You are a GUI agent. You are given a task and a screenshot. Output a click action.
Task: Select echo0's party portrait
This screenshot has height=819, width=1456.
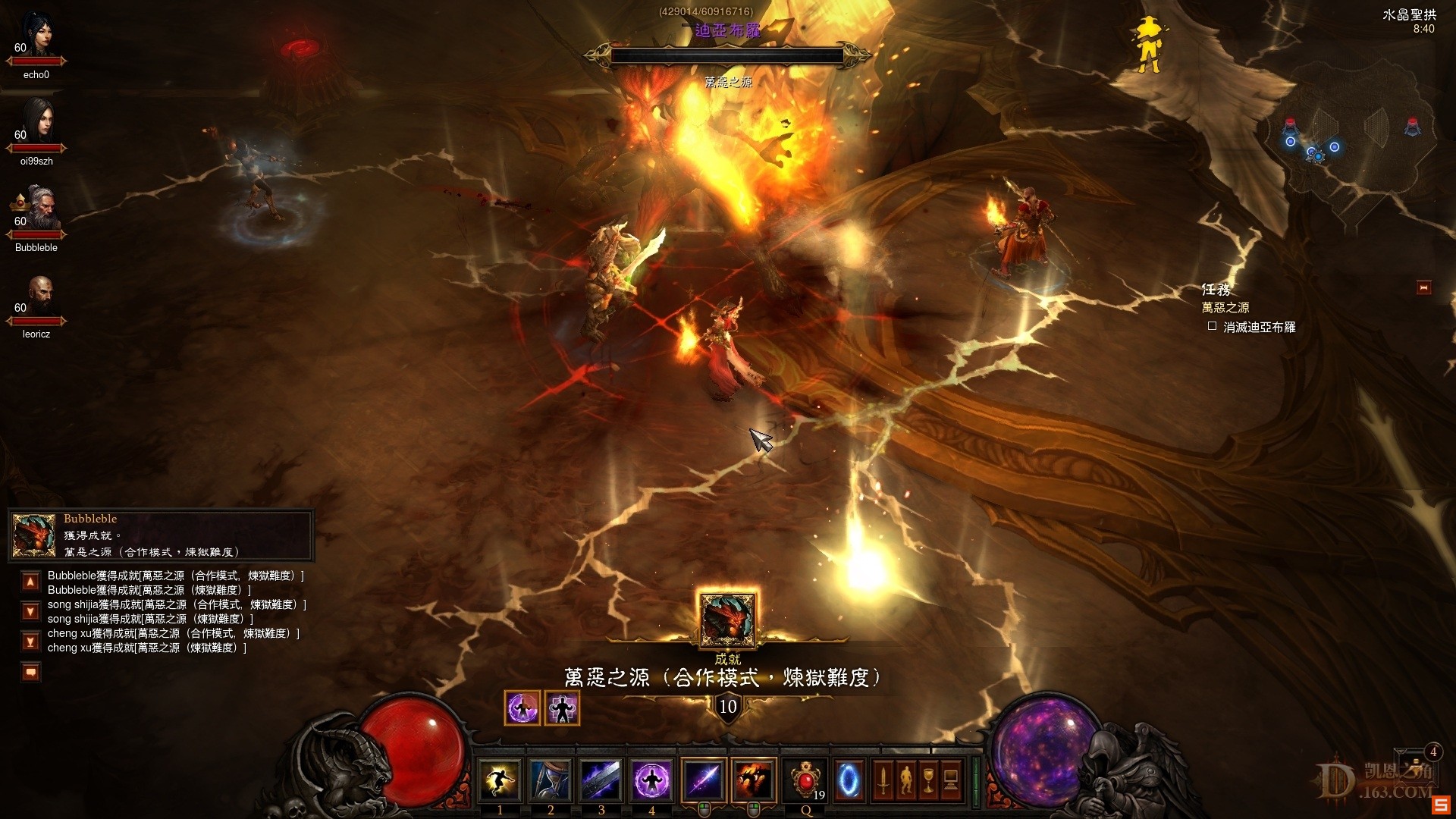[37, 38]
